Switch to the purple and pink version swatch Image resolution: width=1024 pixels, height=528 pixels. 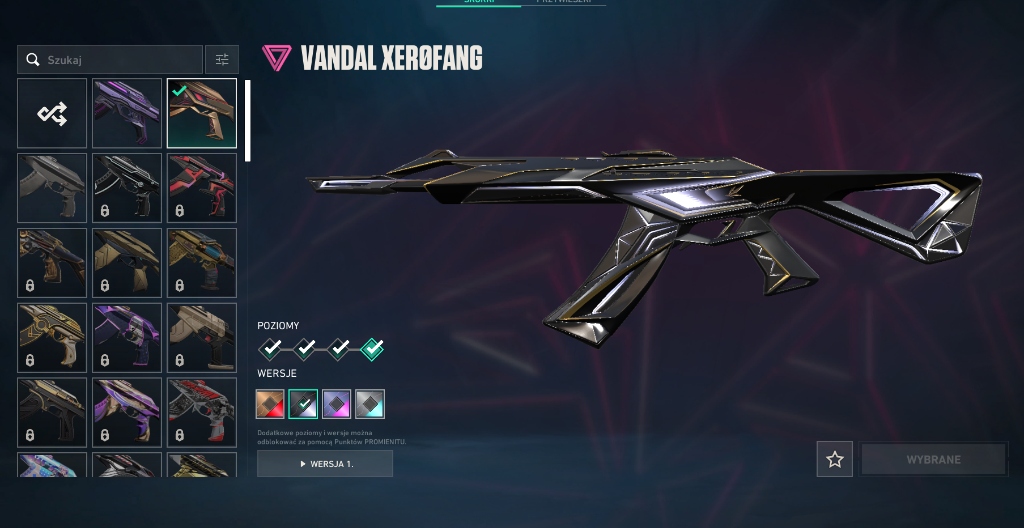(336, 404)
